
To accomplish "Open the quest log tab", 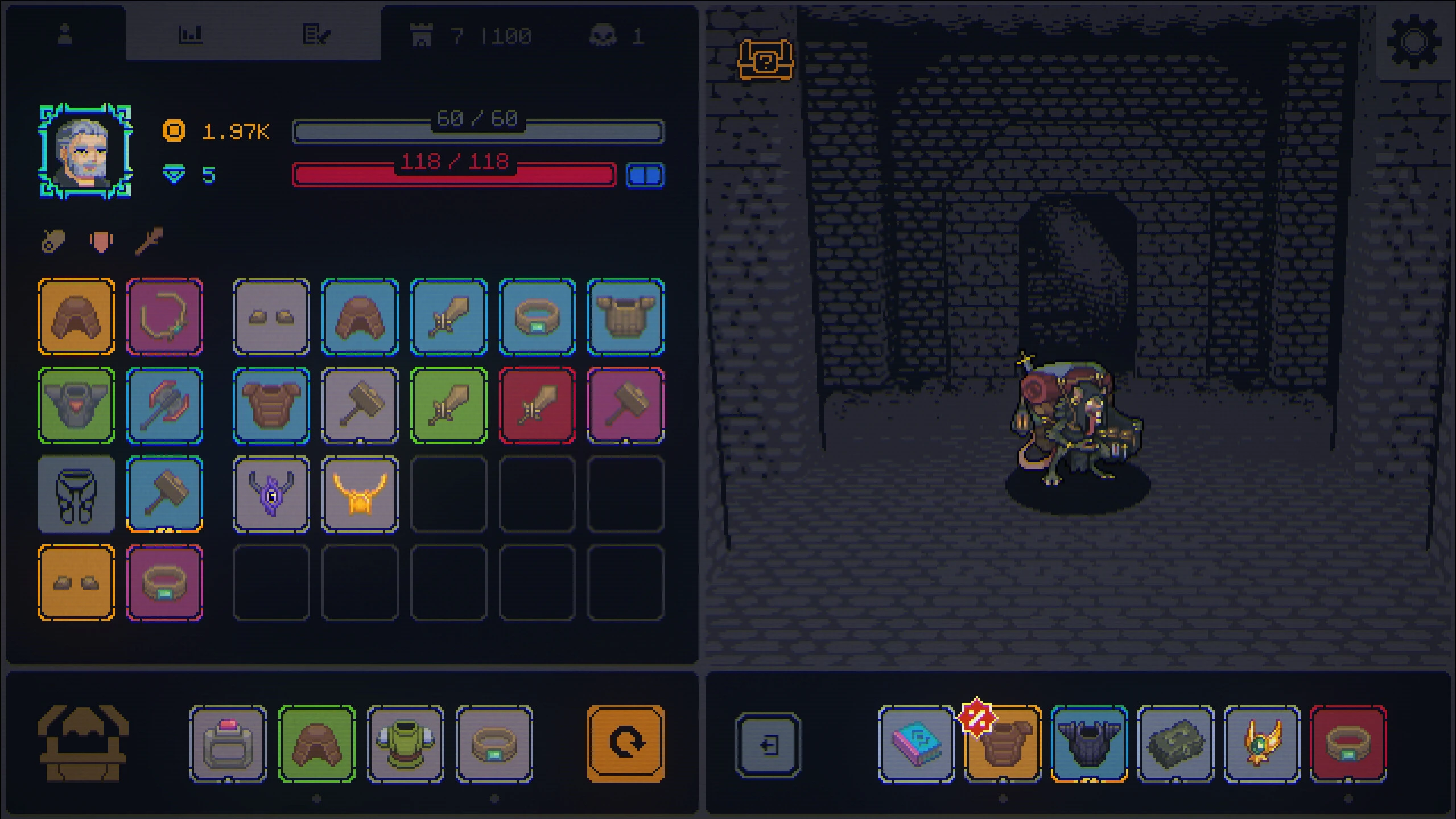I will [x=319, y=33].
